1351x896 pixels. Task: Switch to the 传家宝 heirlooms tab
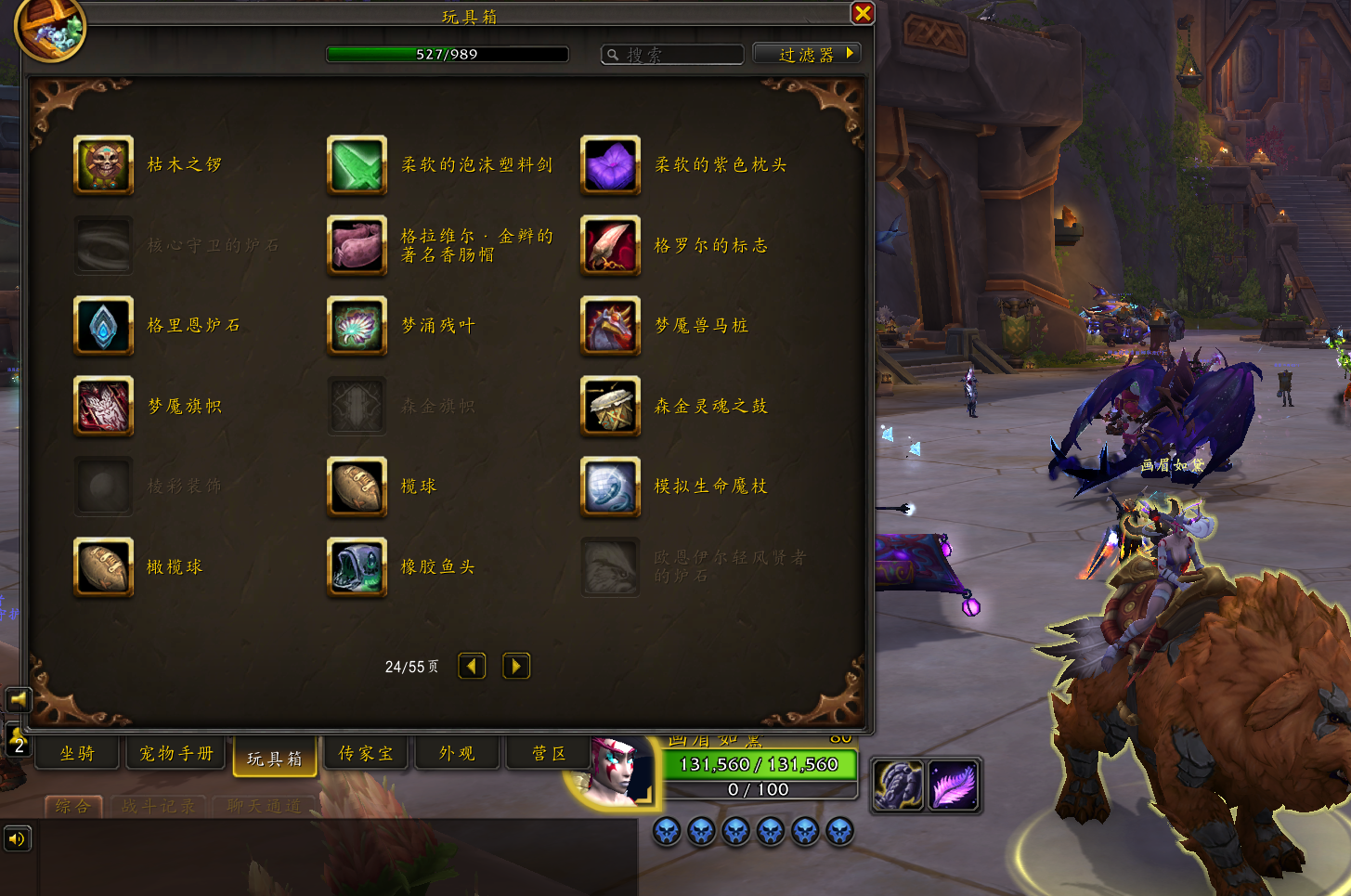click(x=365, y=754)
